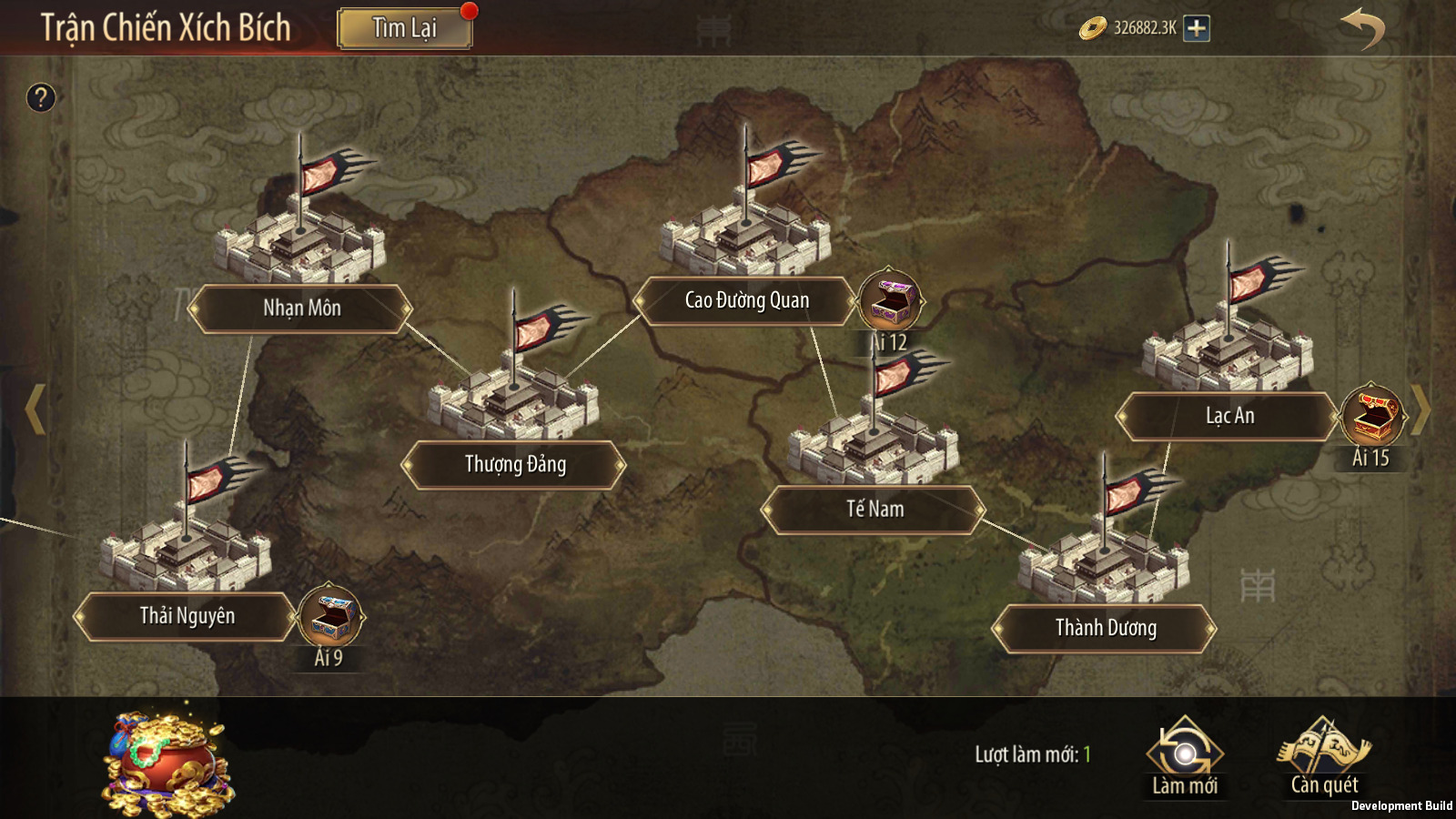The height and width of the screenshot is (819, 1456).
Task: Open the Tìm Lại button
Action: click(x=405, y=28)
